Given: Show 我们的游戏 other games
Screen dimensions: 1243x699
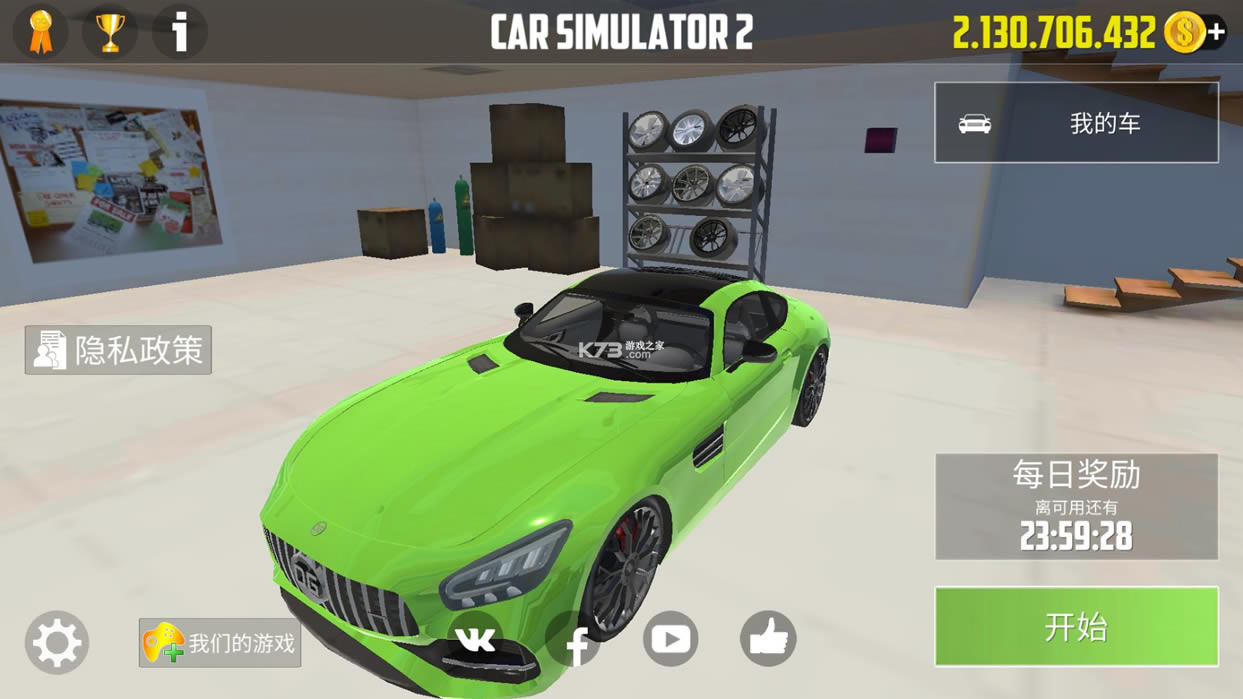Looking at the screenshot, I should coord(220,643).
